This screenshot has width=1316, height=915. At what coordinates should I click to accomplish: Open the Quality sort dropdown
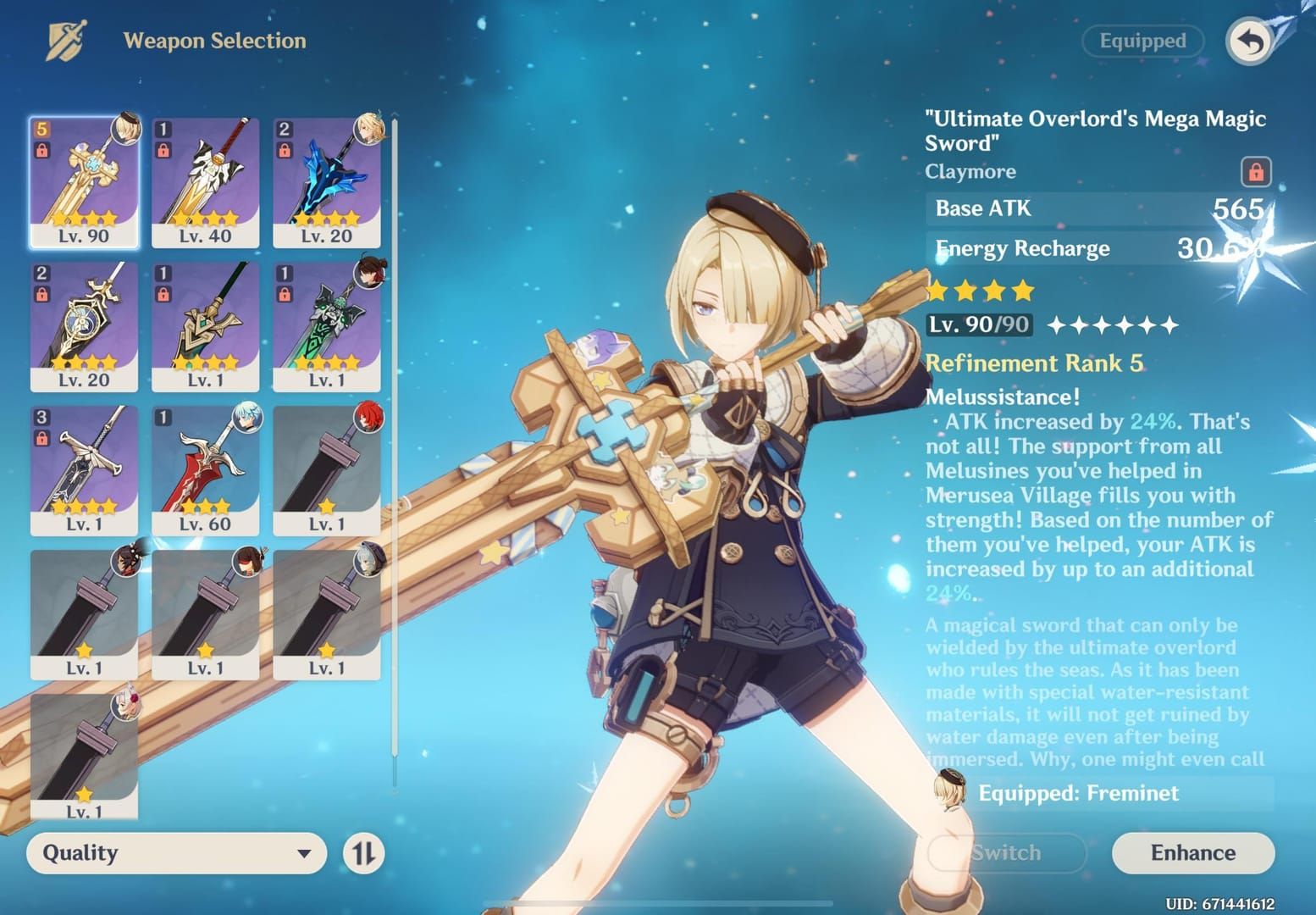[x=176, y=852]
